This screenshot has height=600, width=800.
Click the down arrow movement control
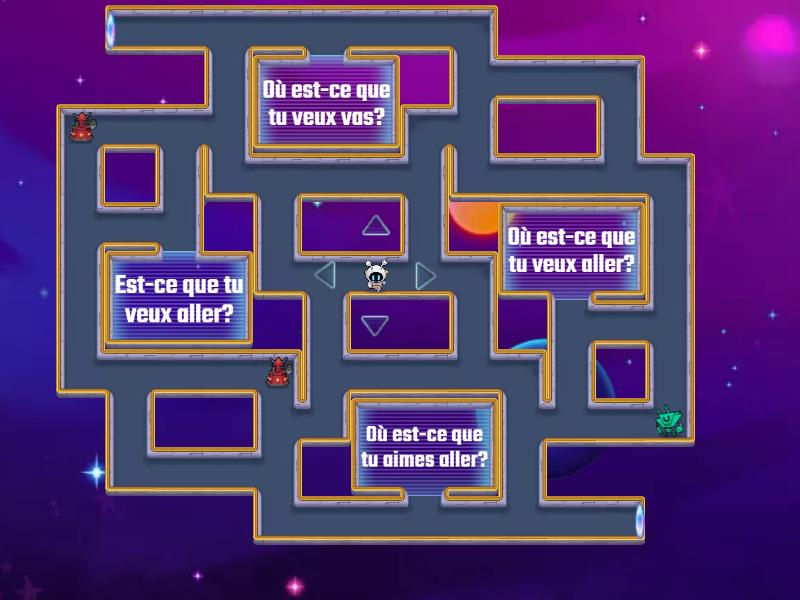[x=375, y=325]
